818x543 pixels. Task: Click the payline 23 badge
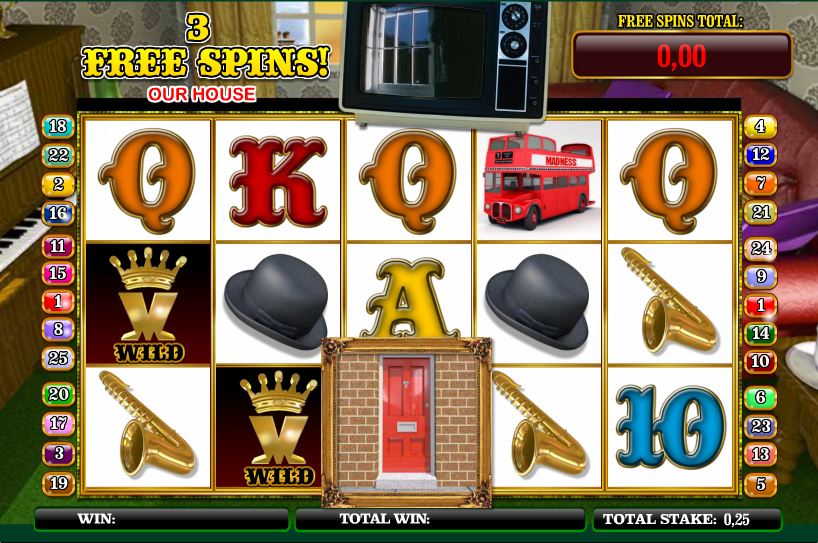760,426
